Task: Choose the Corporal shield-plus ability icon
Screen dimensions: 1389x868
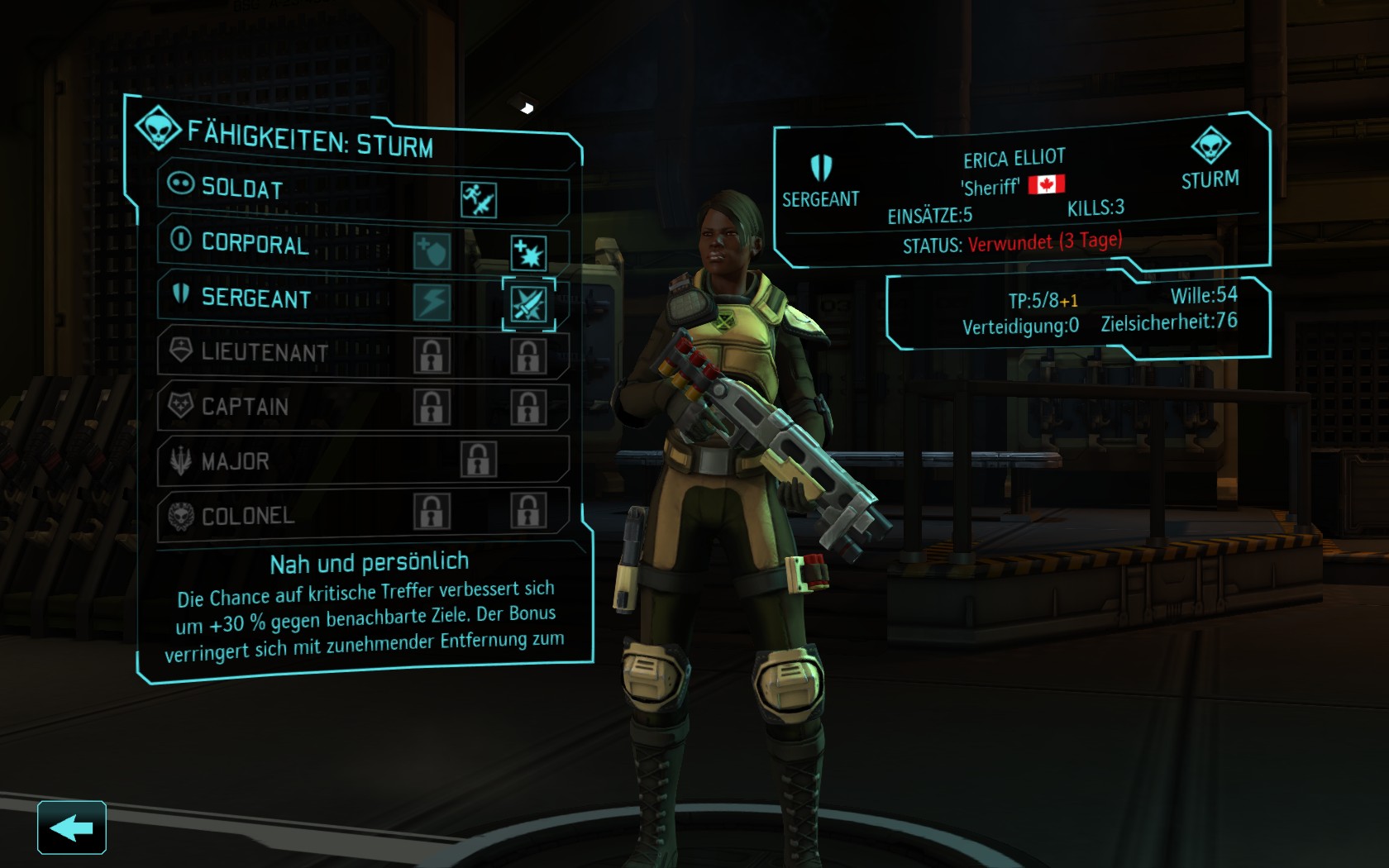Action: (432, 251)
